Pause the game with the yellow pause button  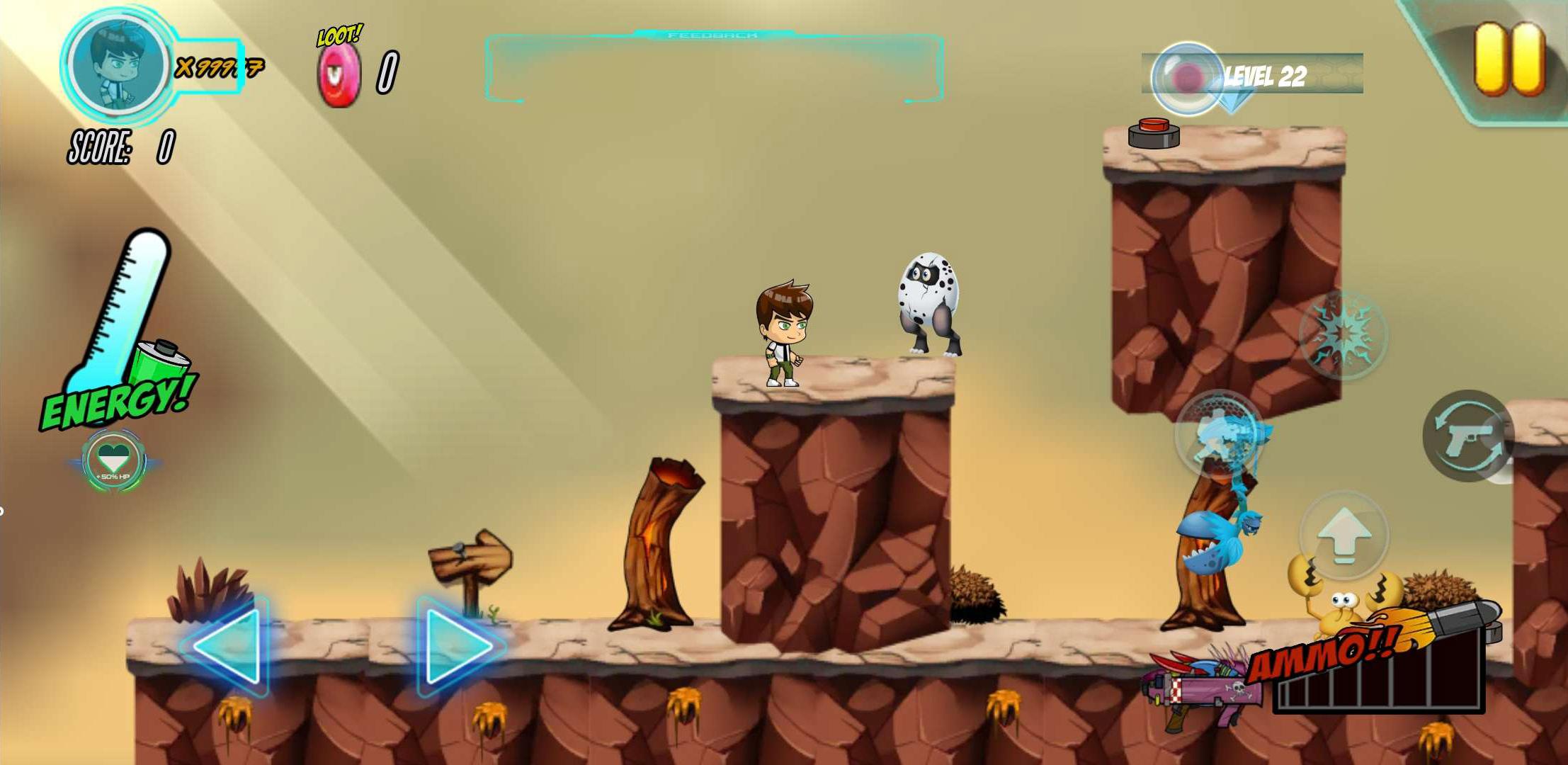pos(1509,59)
